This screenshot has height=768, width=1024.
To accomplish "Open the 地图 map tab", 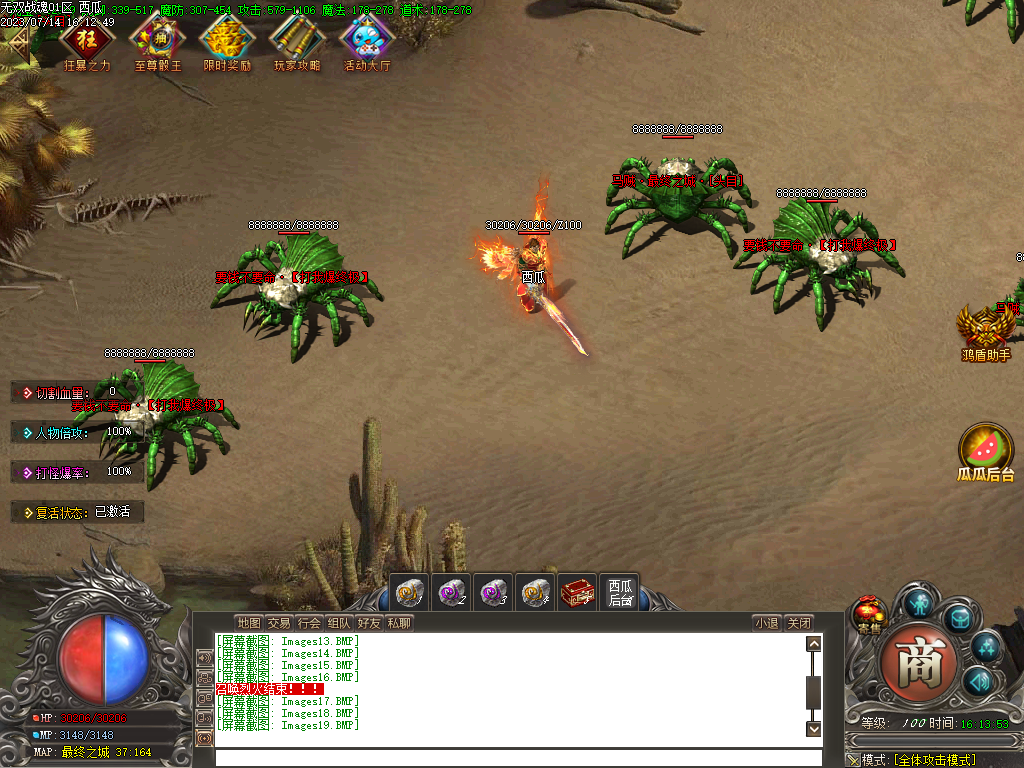I will pos(249,623).
